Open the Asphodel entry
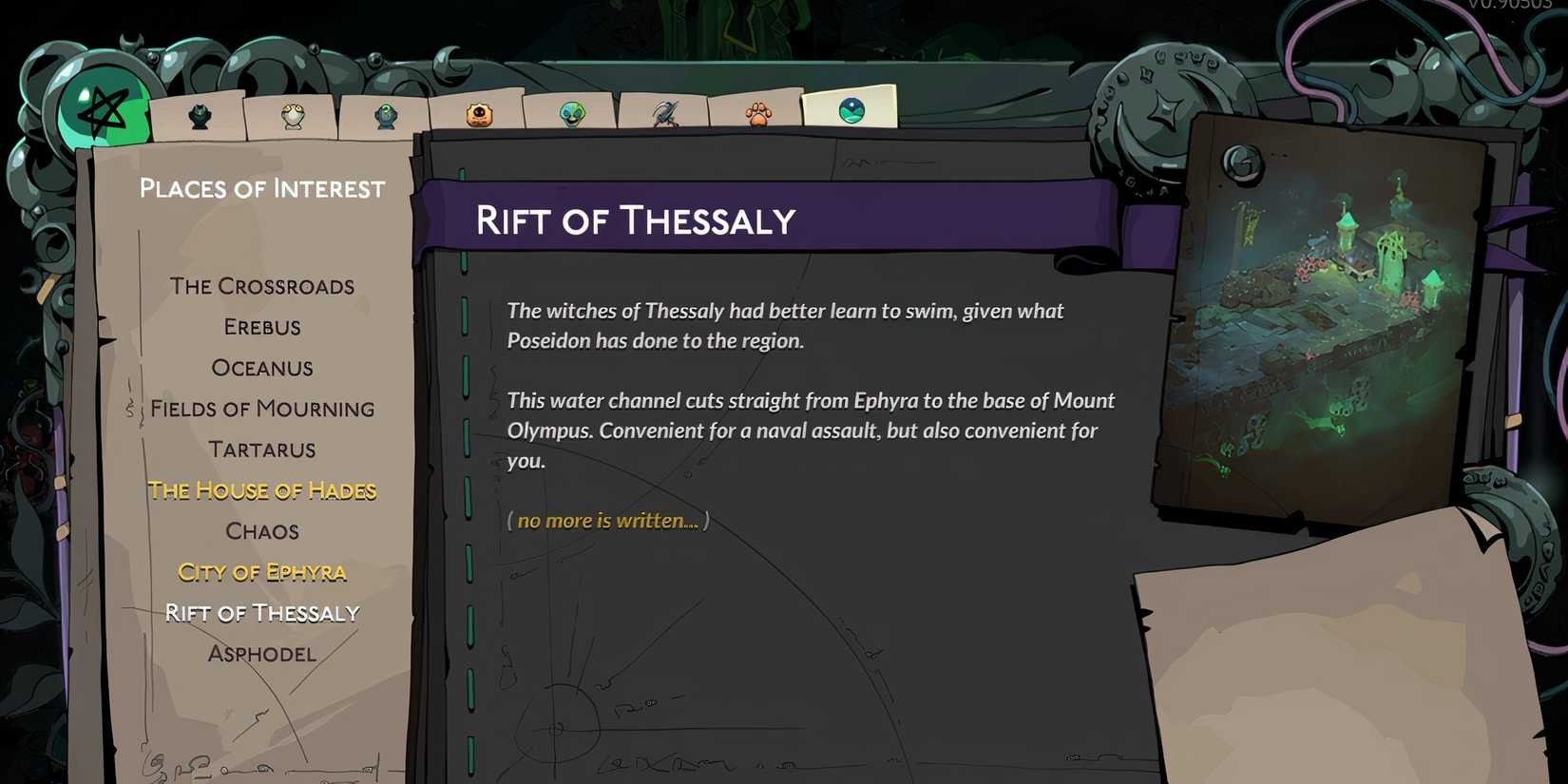 262,654
